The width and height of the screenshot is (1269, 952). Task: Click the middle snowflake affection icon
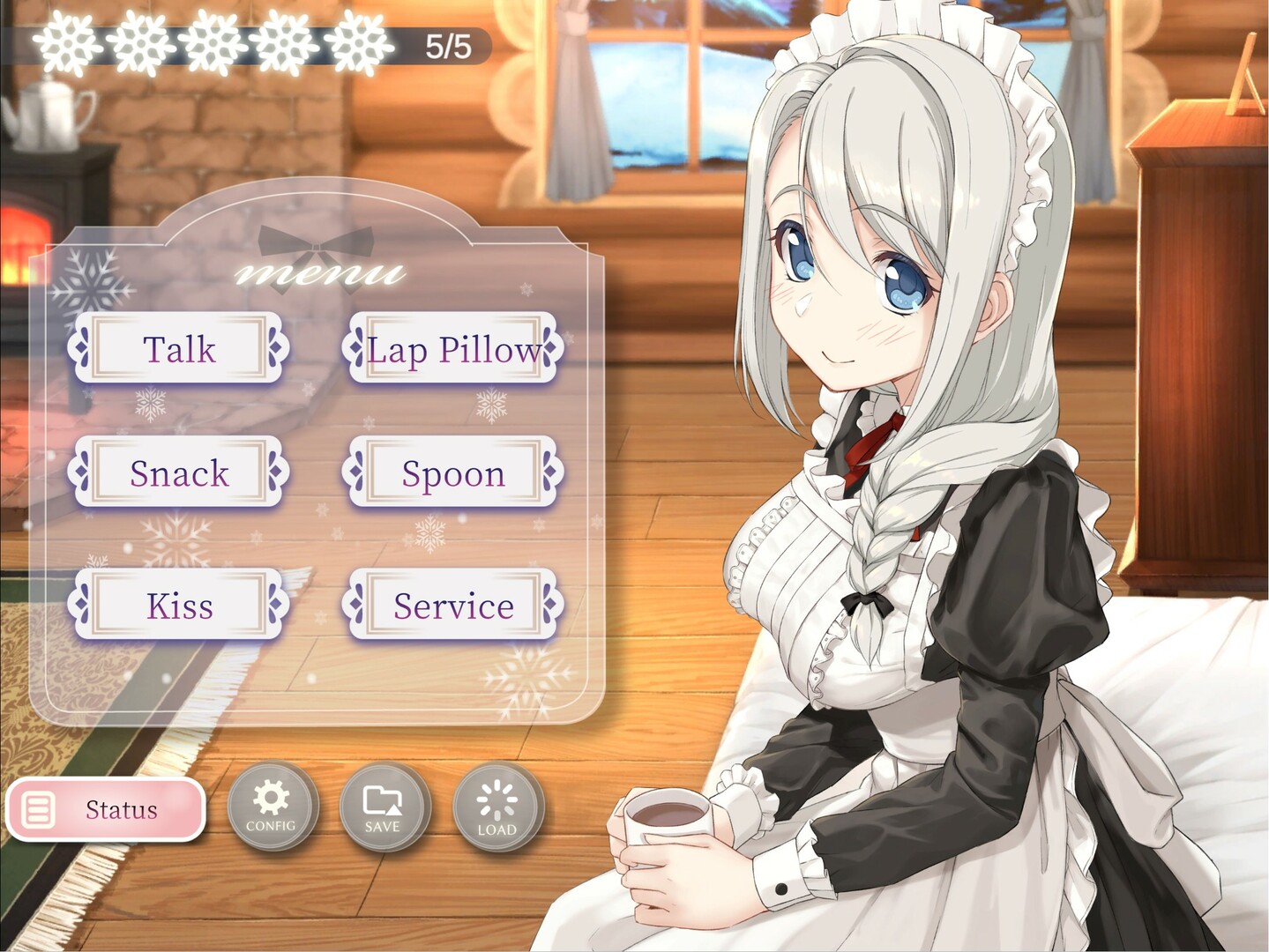(213, 41)
